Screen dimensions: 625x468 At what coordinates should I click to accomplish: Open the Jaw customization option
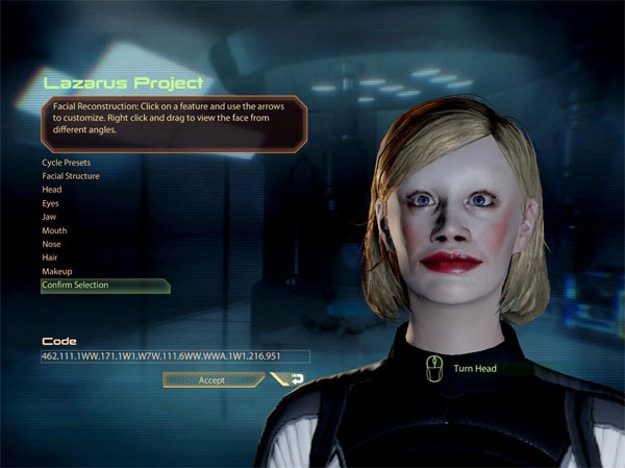click(49, 217)
